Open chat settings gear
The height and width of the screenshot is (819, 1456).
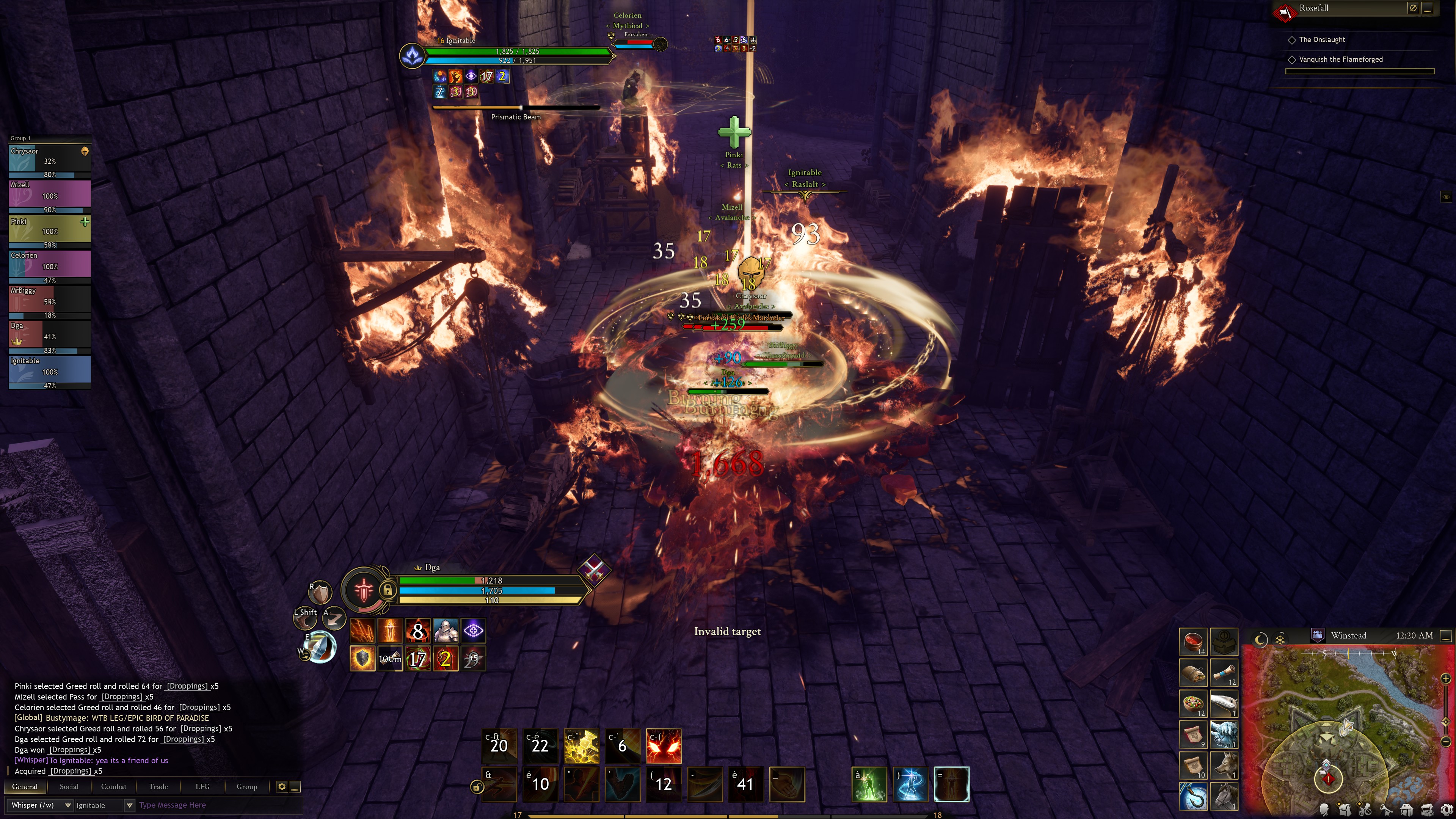point(281,786)
